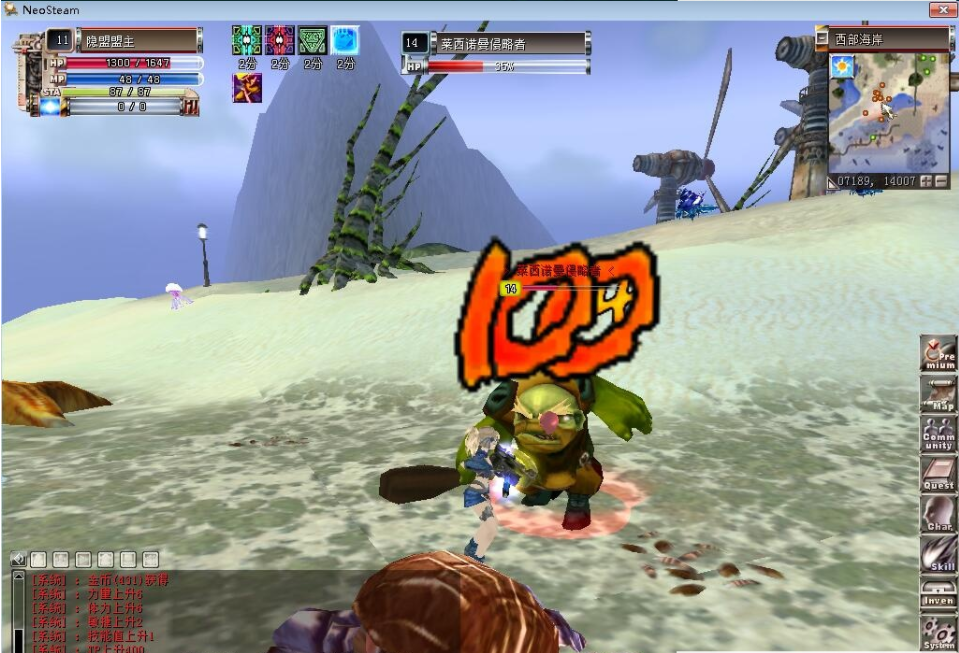Zoom out the minimap with minus button
Viewport: 959px width, 653px height.
(941, 182)
